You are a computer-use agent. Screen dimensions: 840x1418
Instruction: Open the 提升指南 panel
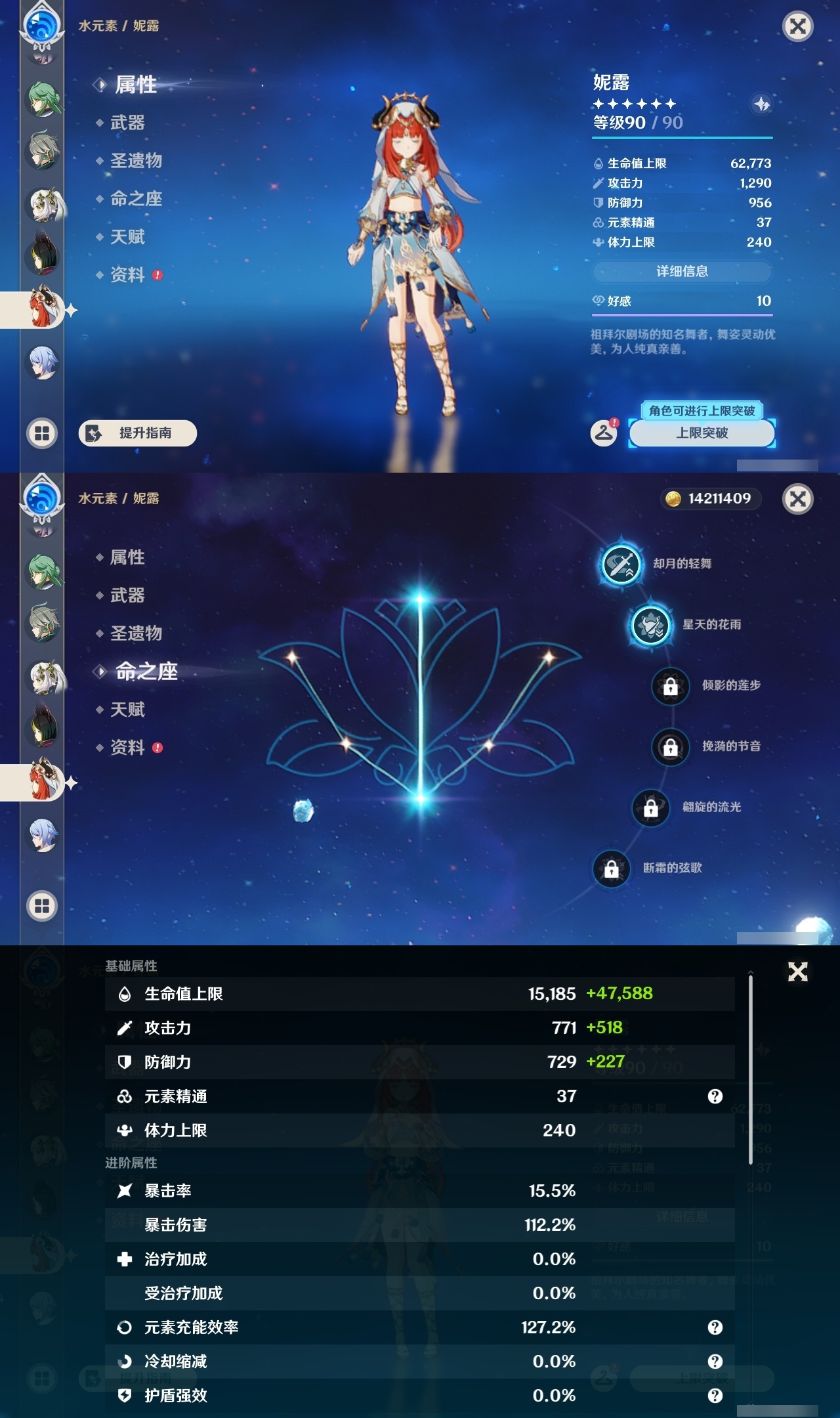point(136,434)
